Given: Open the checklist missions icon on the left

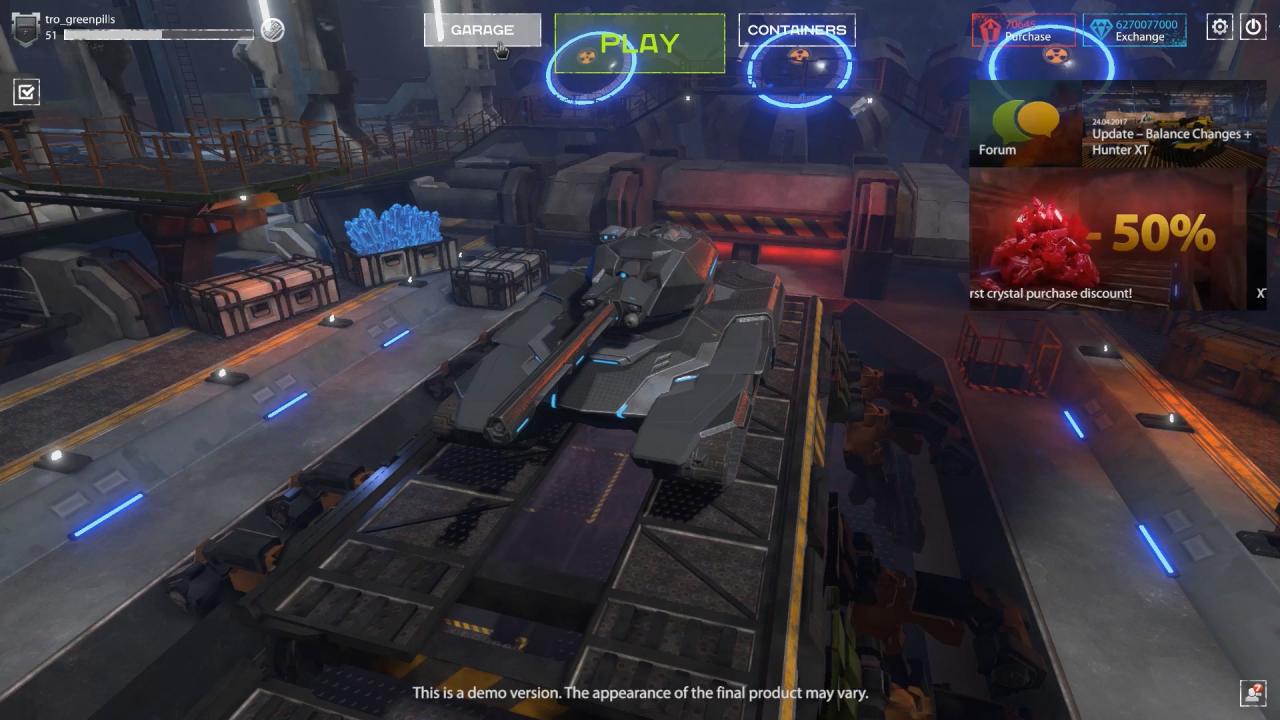Looking at the screenshot, I should (26, 91).
